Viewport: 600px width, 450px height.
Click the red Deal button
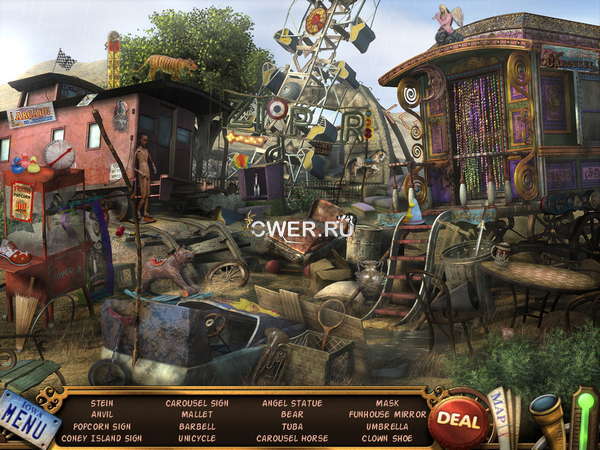coord(458,420)
